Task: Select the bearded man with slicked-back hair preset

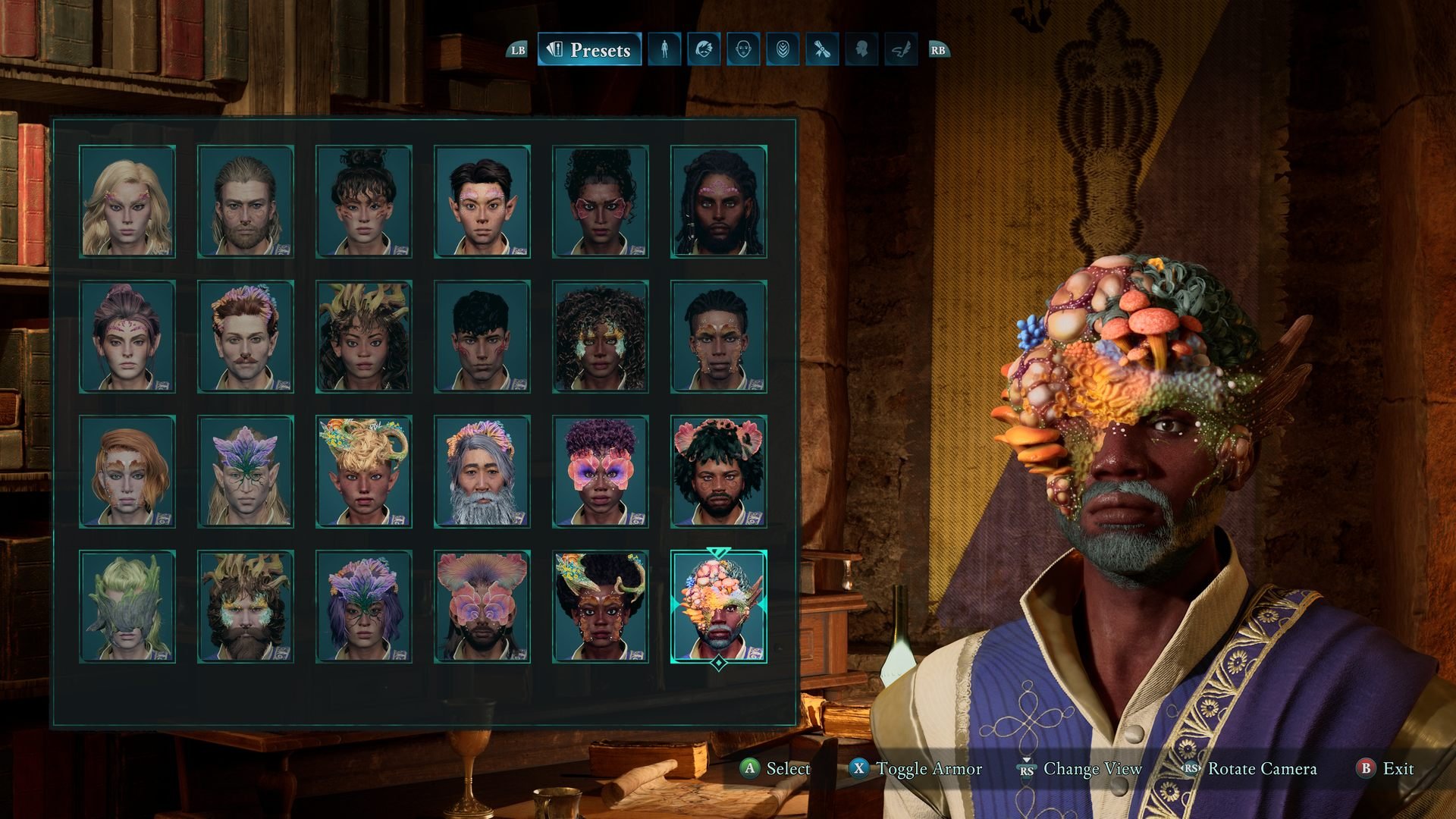Action: pos(246,202)
